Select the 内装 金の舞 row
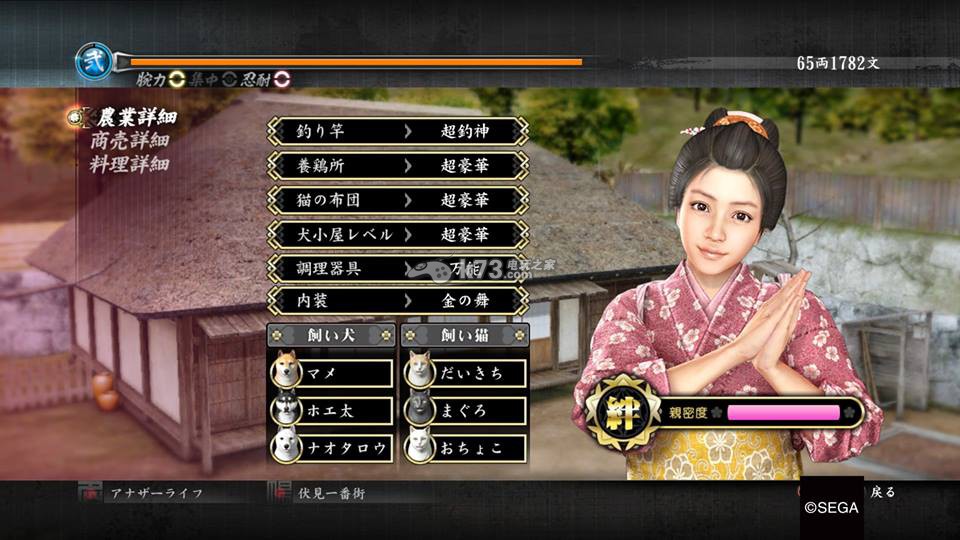 [397, 300]
